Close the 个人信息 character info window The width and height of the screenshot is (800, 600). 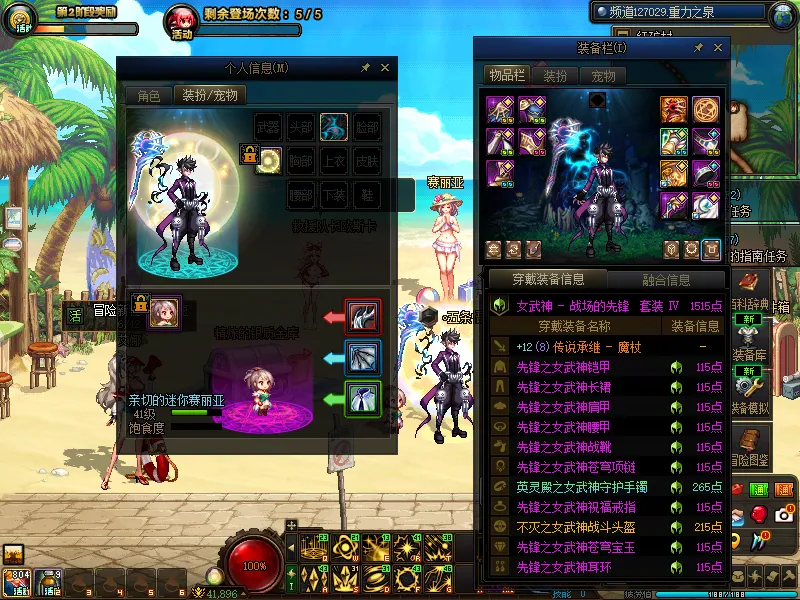click(x=385, y=68)
